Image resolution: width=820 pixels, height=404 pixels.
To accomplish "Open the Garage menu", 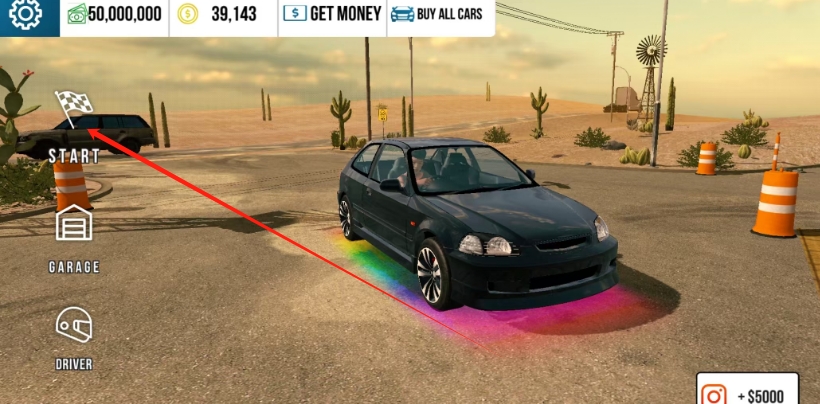I will (74, 228).
